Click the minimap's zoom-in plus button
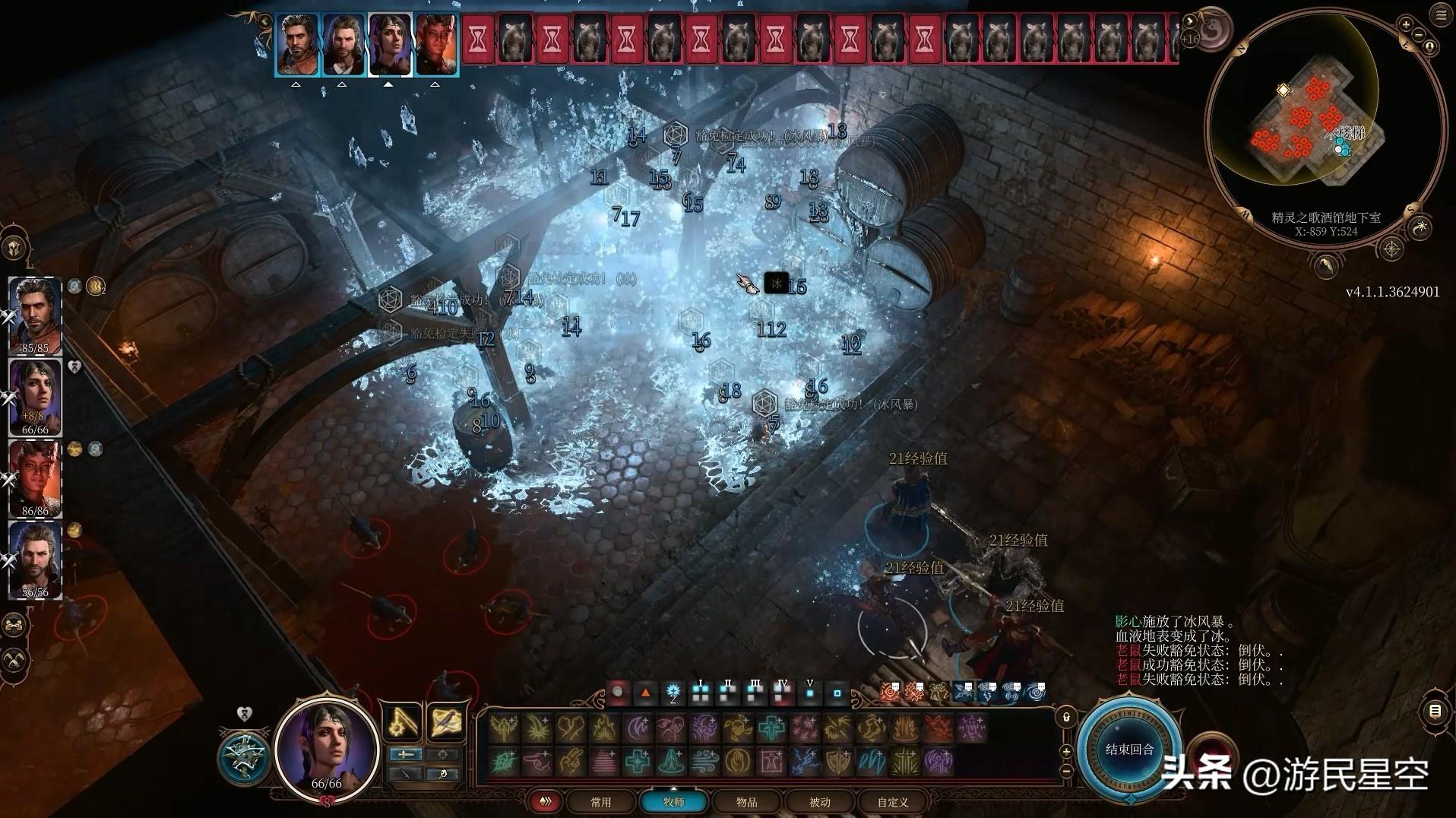This screenshot has height=818, width=1456. 1407,25
